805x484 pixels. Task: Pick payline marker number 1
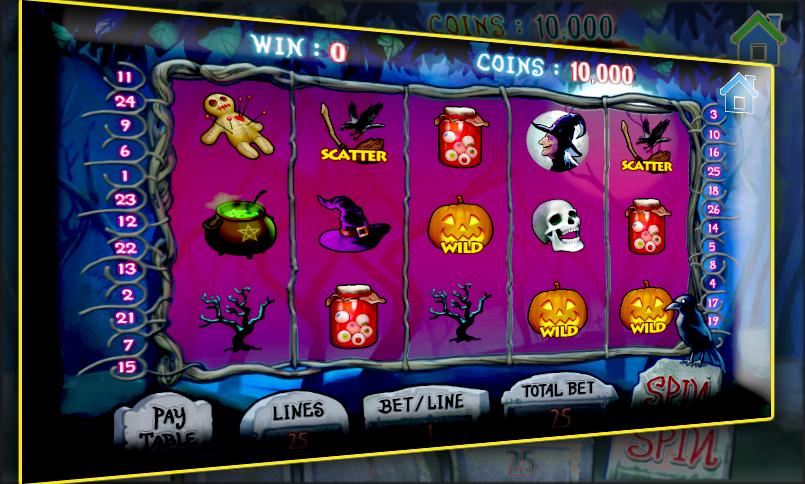pos(125,176)
